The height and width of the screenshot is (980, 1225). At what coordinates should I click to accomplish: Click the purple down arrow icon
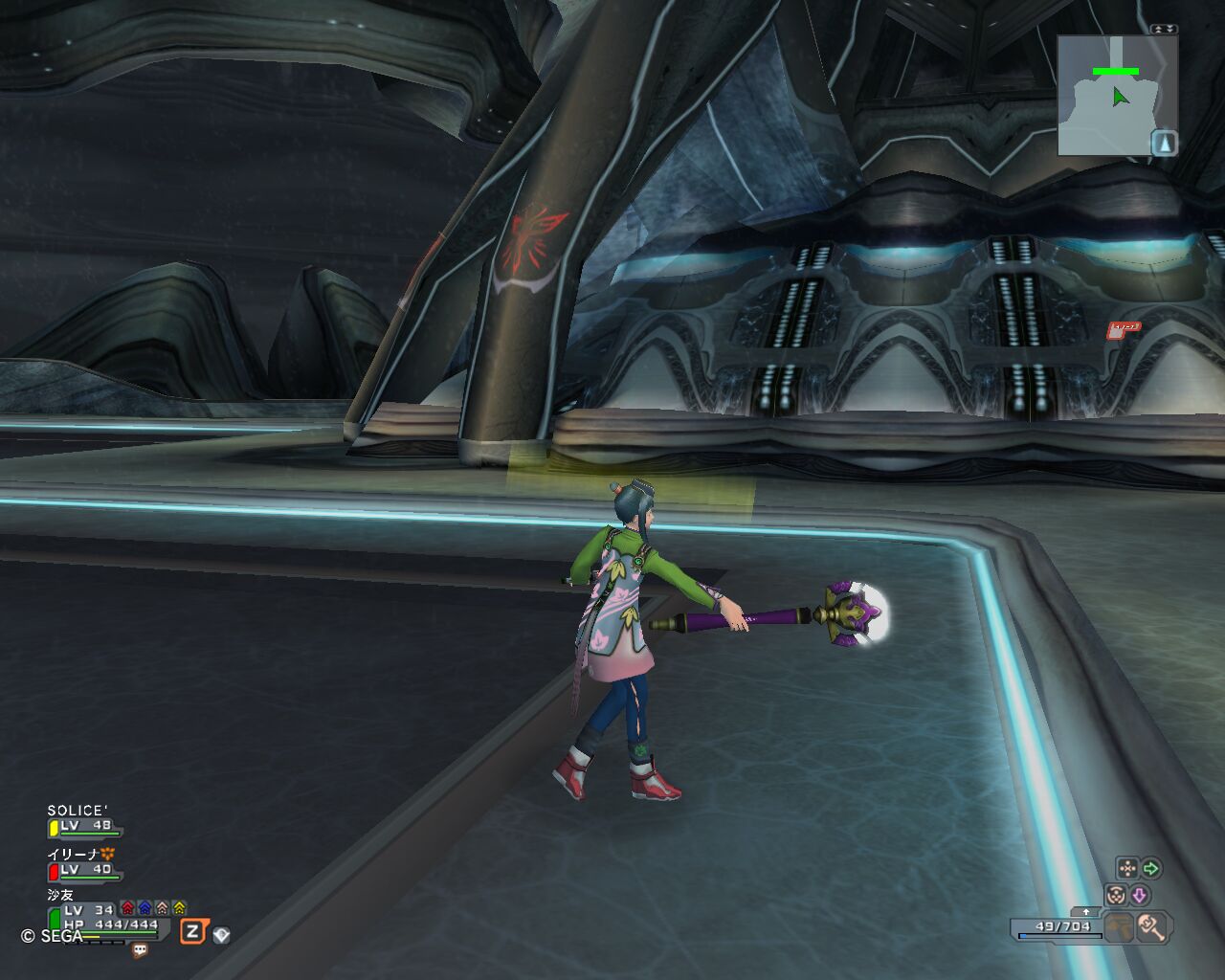tap(1139, 895)
